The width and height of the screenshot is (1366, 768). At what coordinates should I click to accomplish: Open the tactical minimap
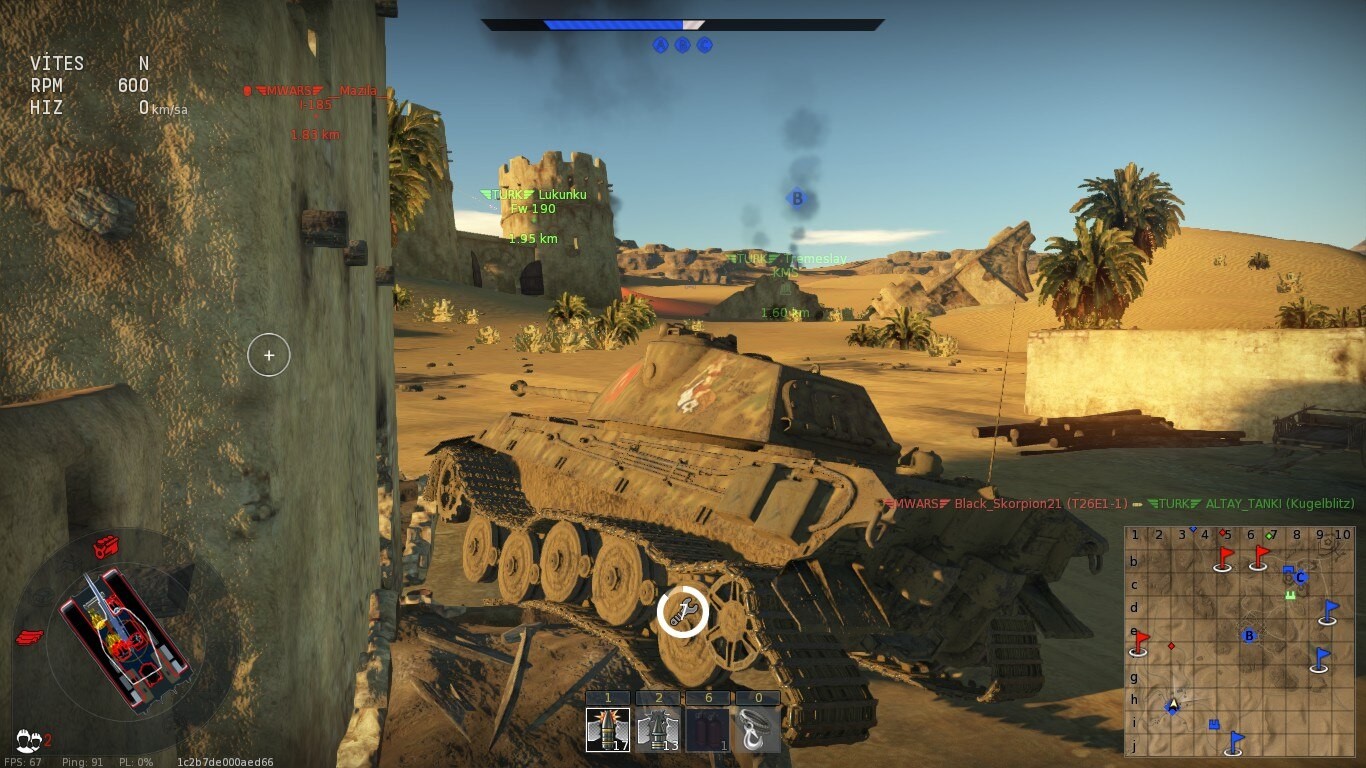pyautogui.click(x=1239, y=641)
